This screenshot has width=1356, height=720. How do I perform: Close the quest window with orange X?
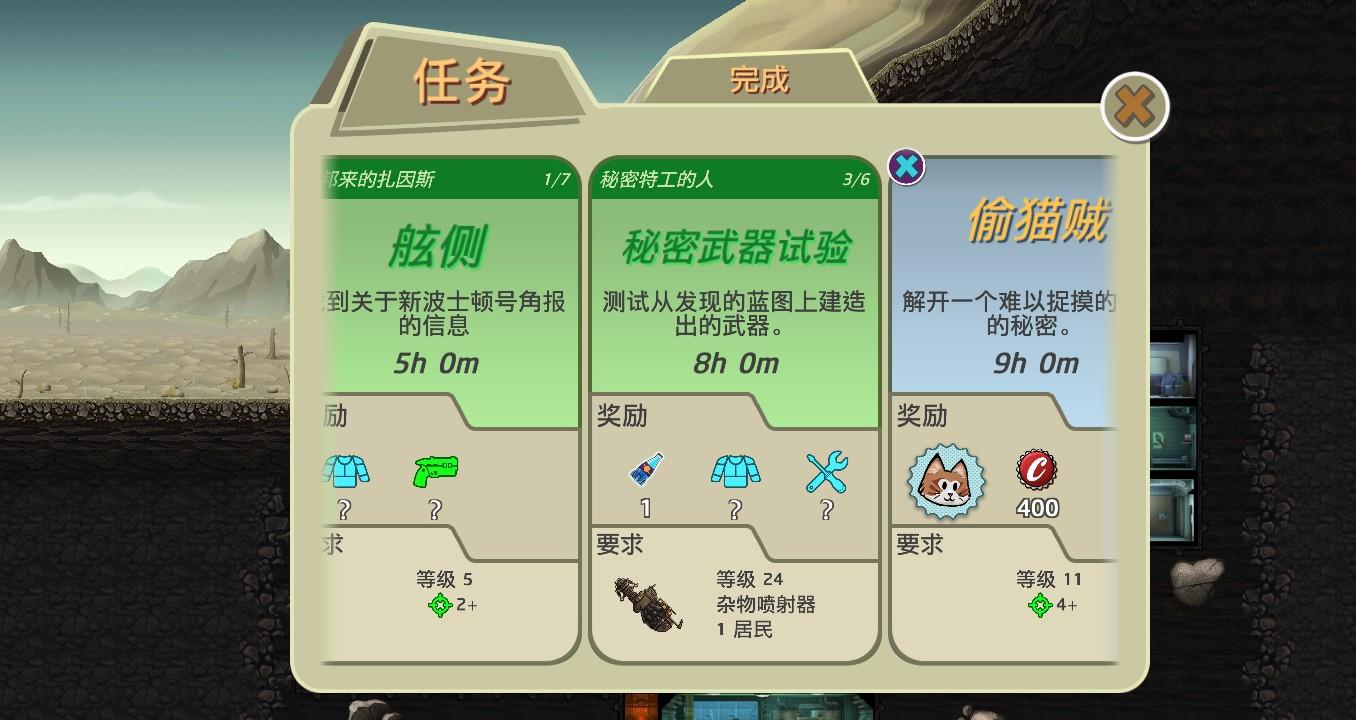click(1133, 106)
